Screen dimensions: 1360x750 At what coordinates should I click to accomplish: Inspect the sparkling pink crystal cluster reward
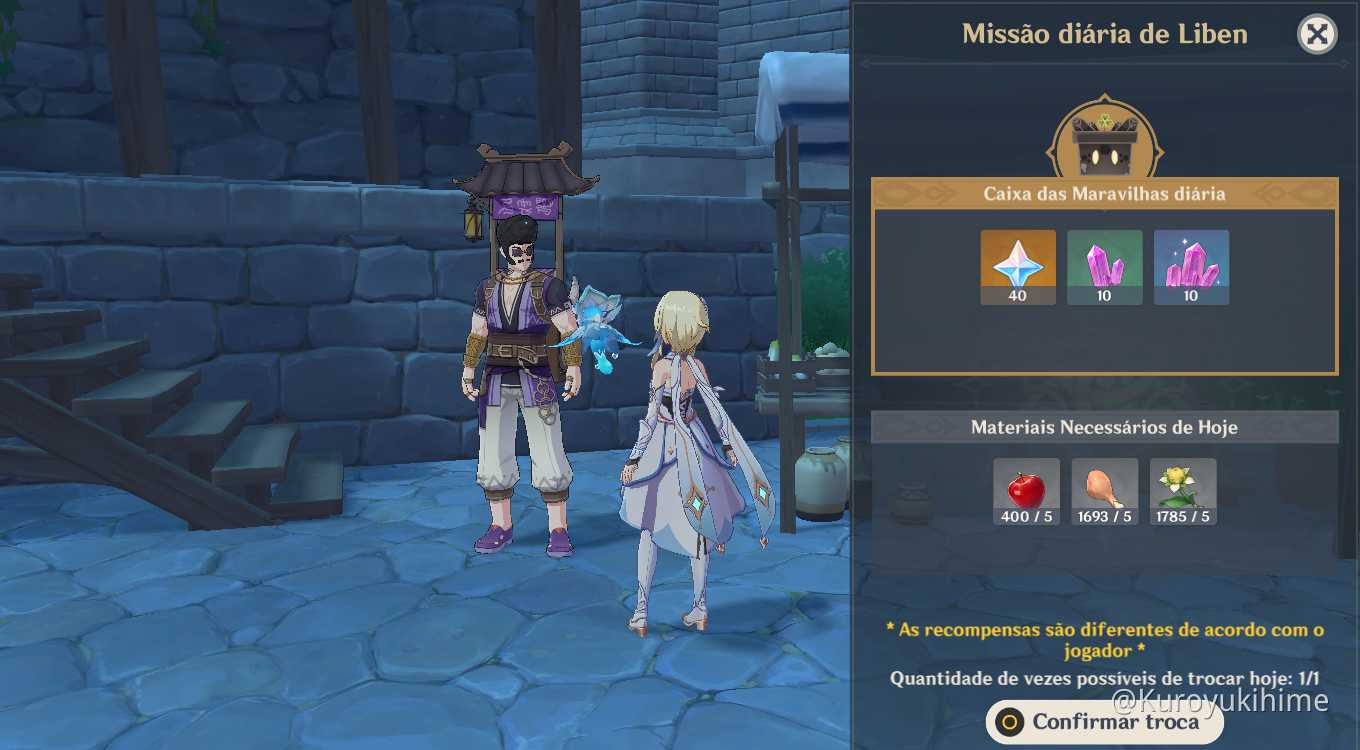(1191, 267)
